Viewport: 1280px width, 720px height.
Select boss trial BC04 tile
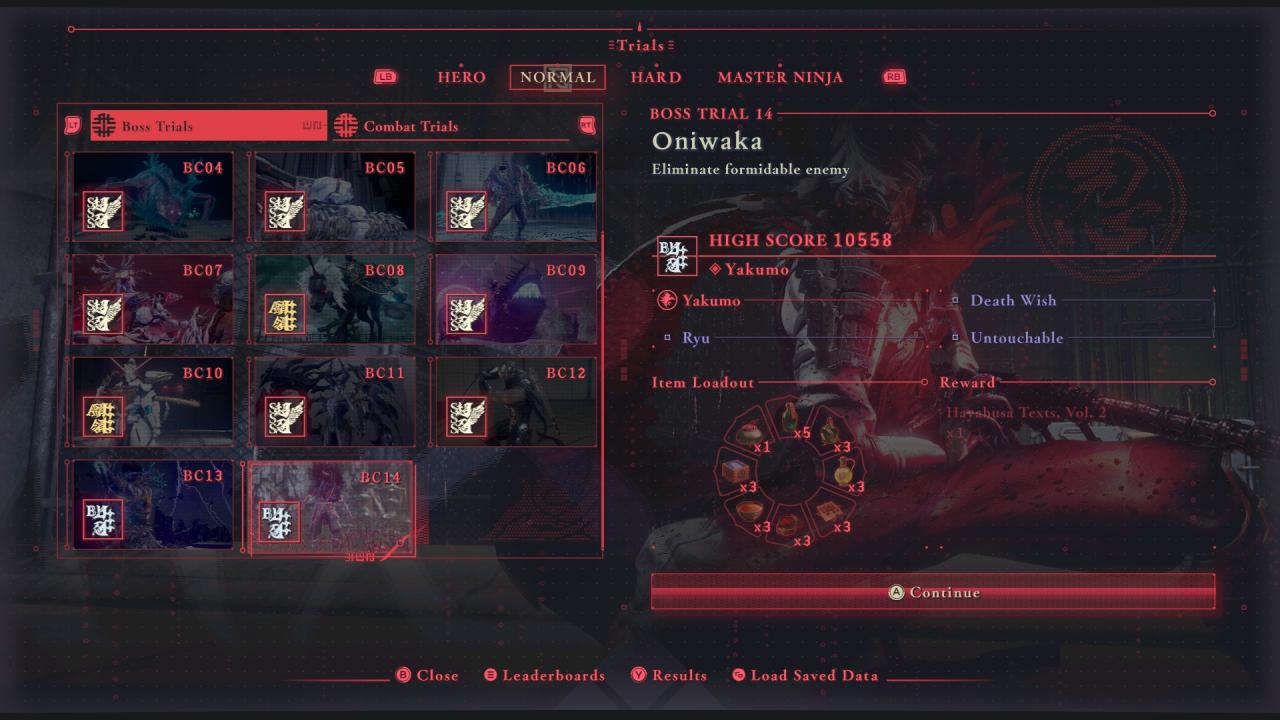(153, 197)
